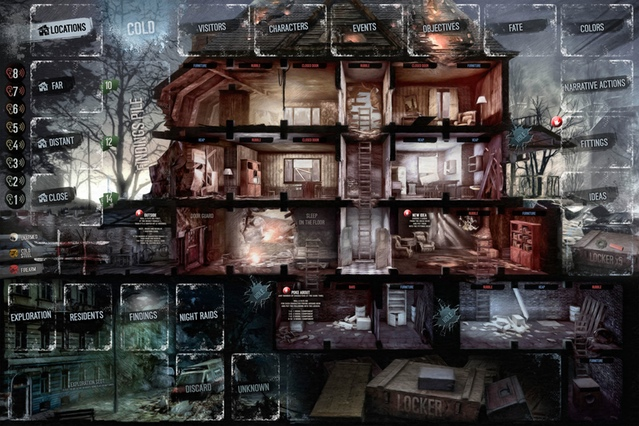This screenshot has width=639, height=426.
Task: Select the Discard pile slot
Action: pos(199,384)
